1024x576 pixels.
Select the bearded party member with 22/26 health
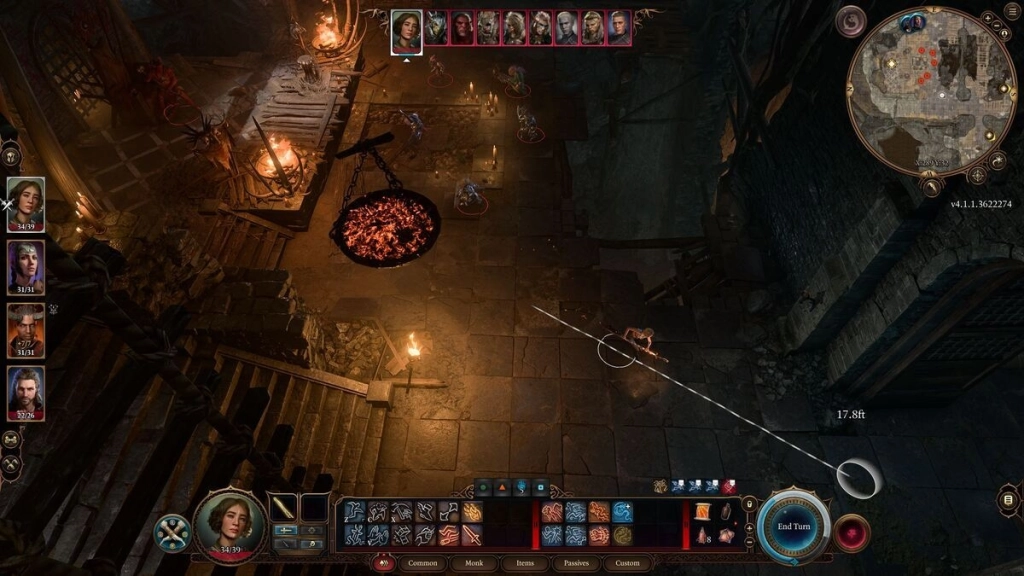tap(26, 391)
